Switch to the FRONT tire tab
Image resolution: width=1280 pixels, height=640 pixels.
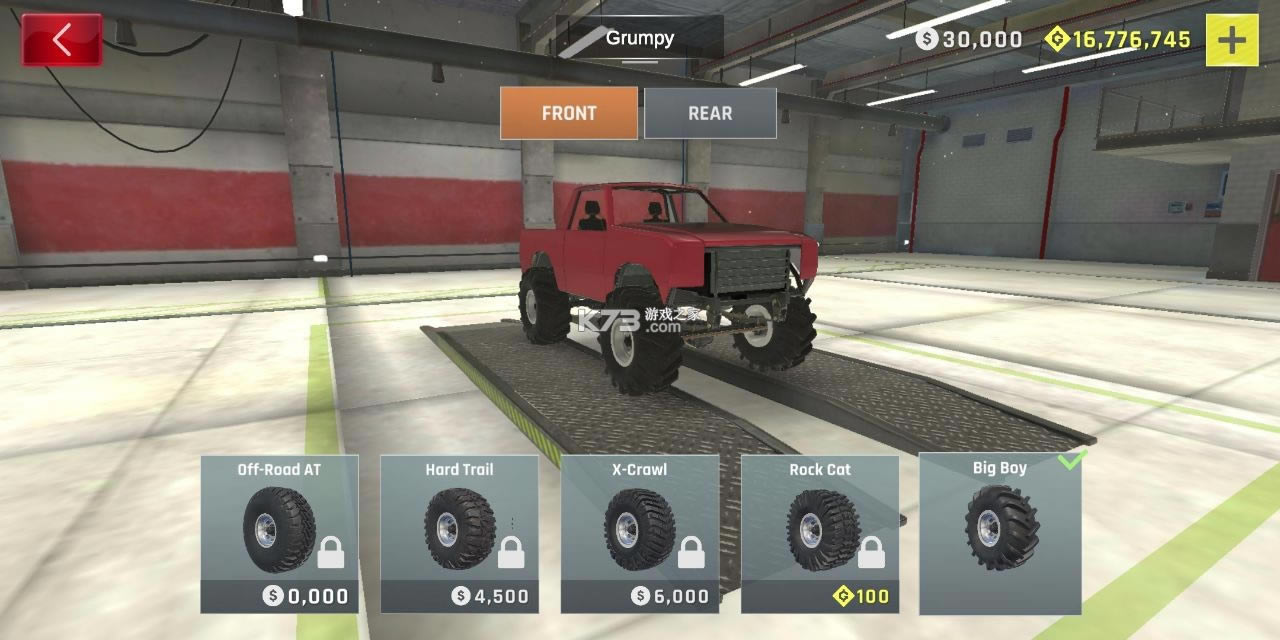click(569, 113)
